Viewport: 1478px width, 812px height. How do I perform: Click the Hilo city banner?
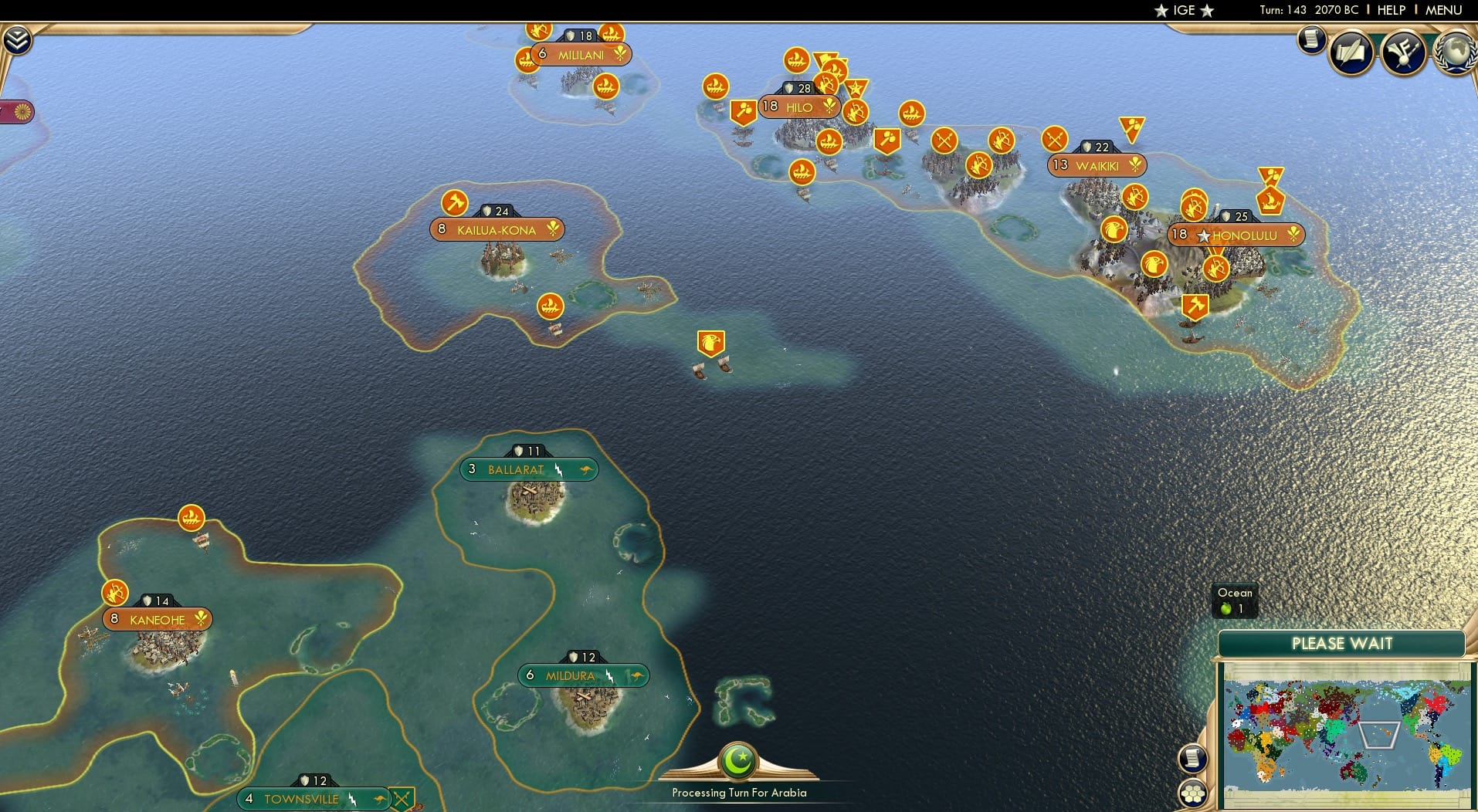click(x=798, y=107)
